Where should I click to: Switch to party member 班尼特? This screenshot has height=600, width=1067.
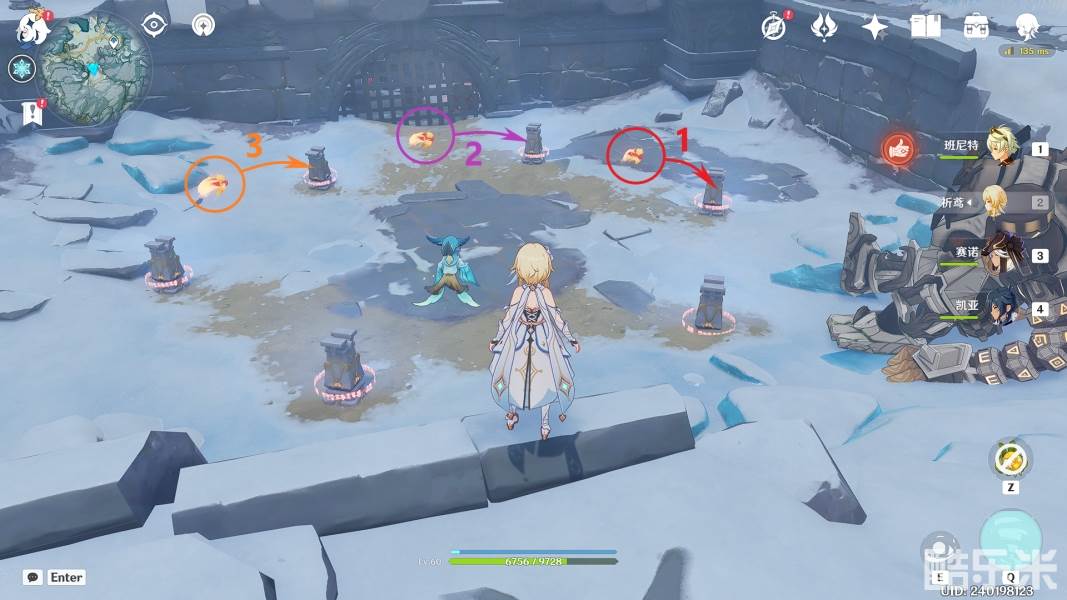999,147
